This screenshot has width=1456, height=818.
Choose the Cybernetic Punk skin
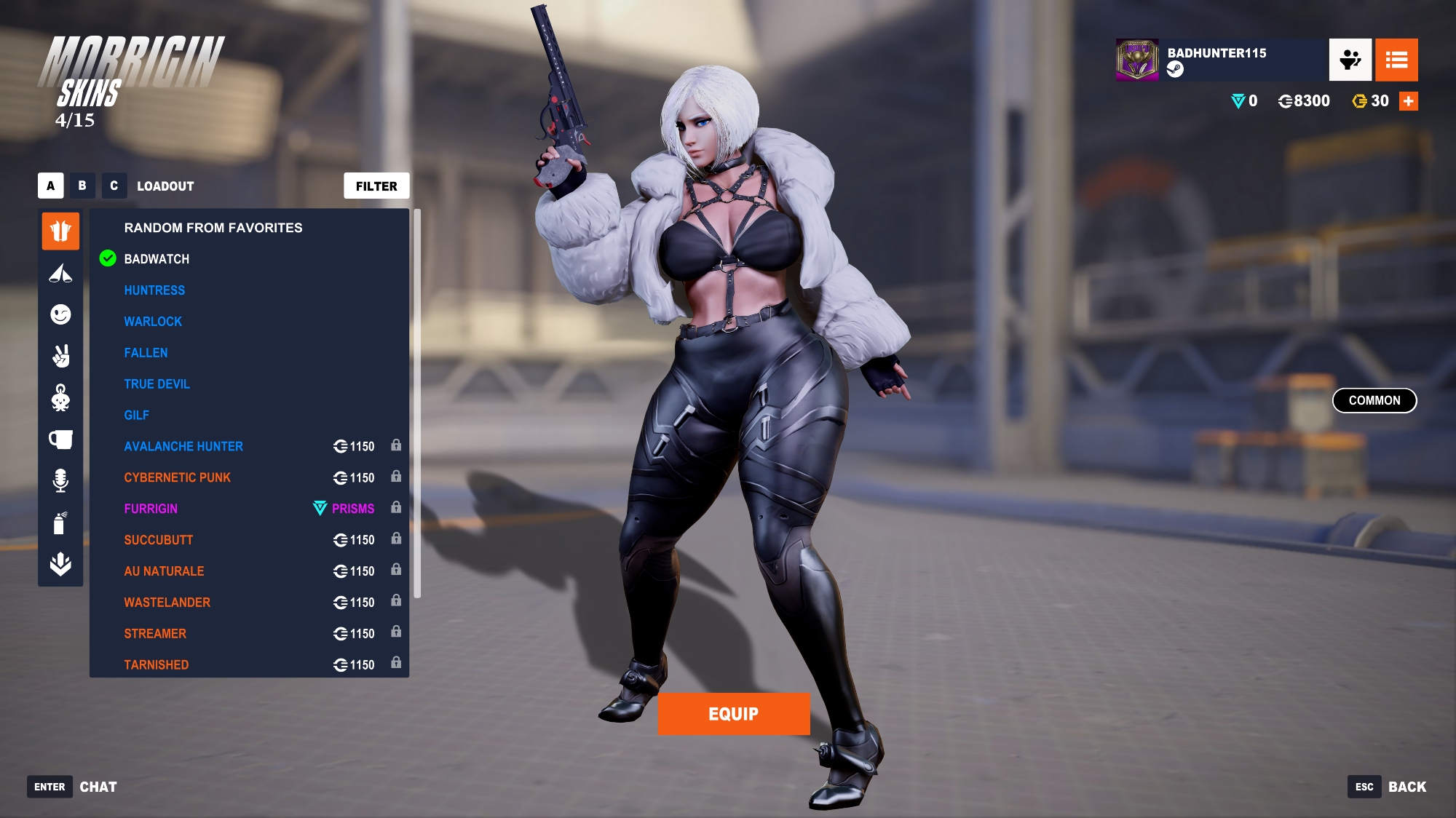pos(177,478)
